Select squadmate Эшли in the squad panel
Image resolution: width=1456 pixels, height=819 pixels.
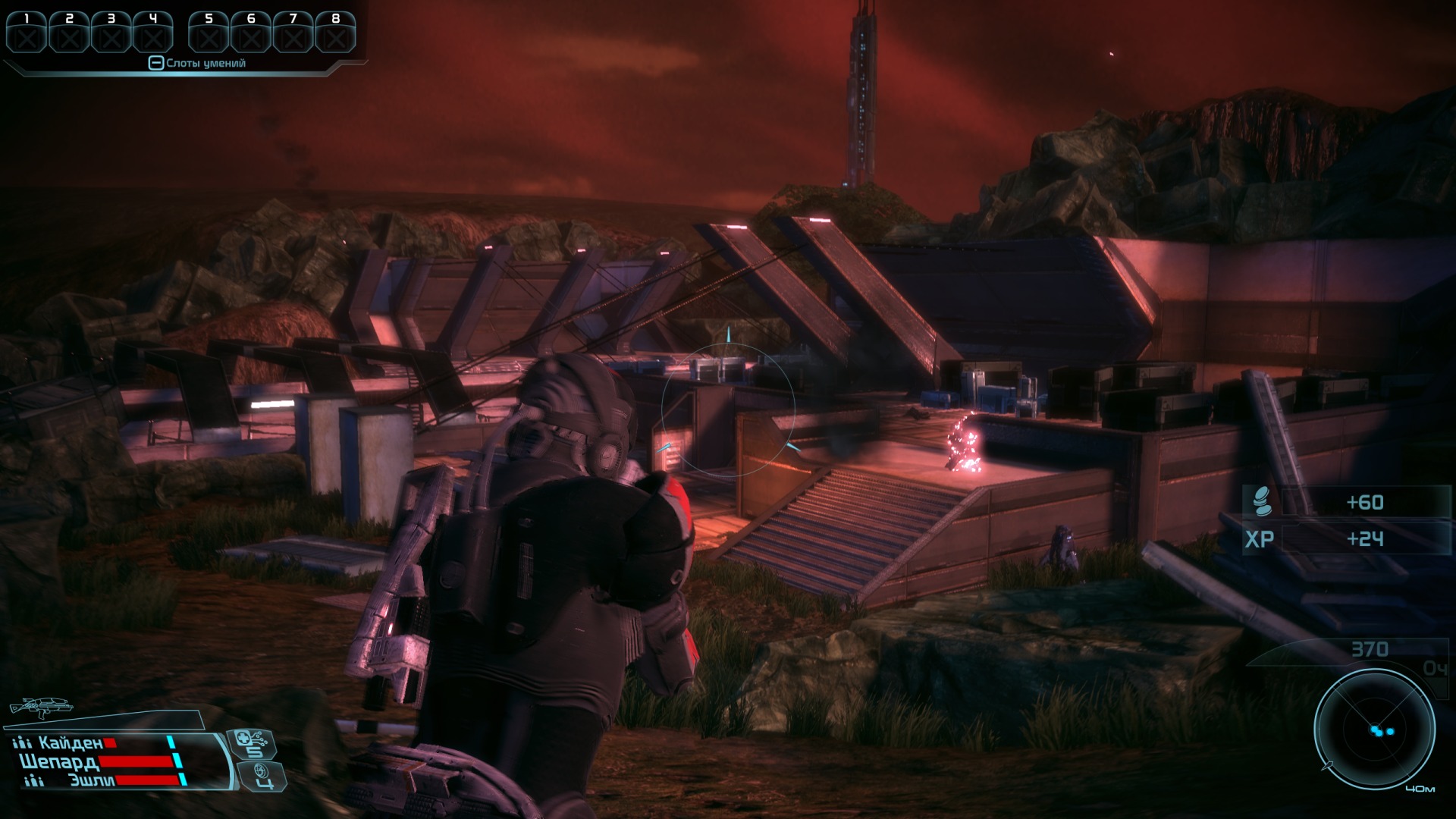coord(92,780)
